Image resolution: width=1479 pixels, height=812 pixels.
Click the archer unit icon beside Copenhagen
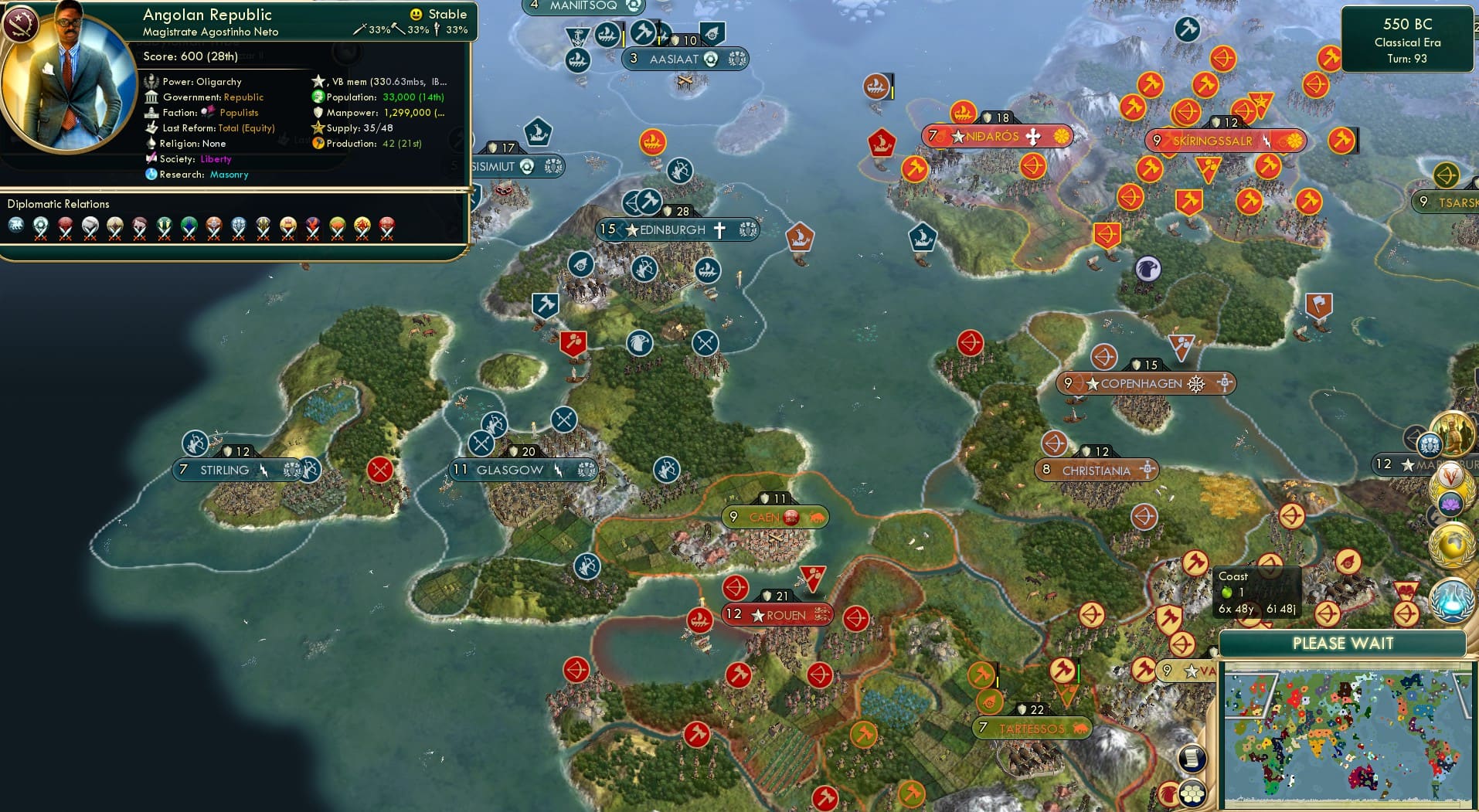click(x=1105, y=357)
